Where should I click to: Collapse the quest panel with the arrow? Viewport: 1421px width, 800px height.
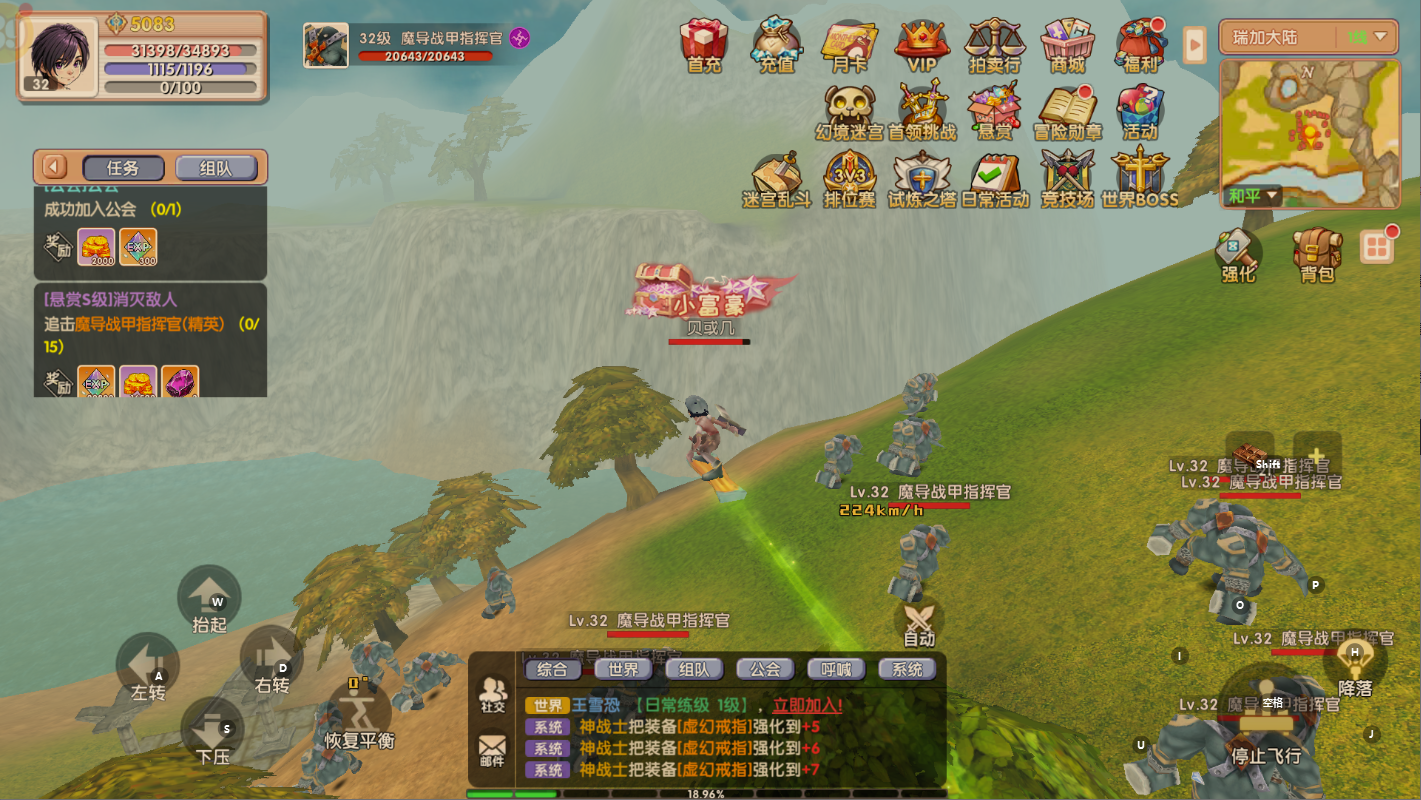[x=54, y=167]
